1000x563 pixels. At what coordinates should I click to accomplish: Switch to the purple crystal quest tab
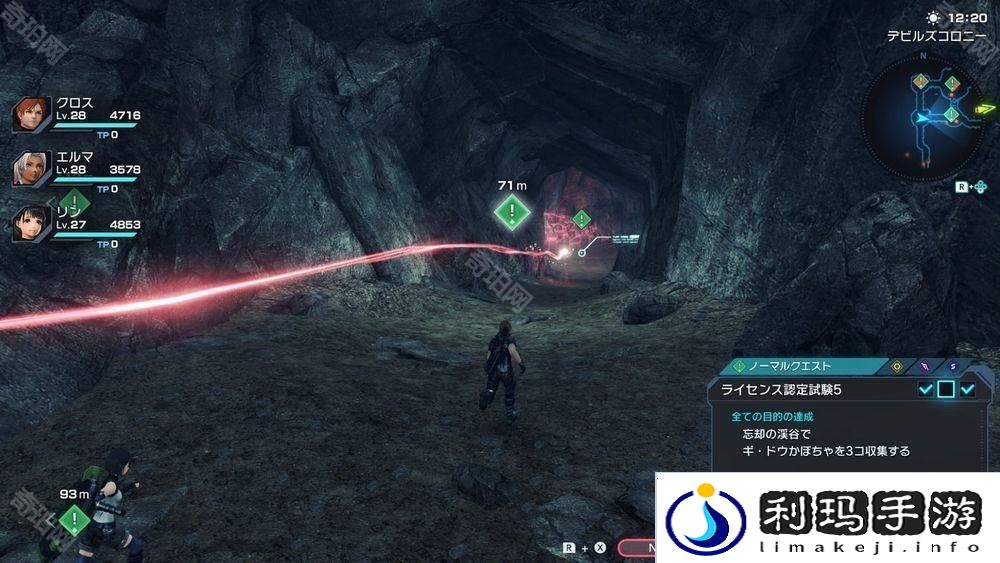pyautogui.click(x=925, y=367)
